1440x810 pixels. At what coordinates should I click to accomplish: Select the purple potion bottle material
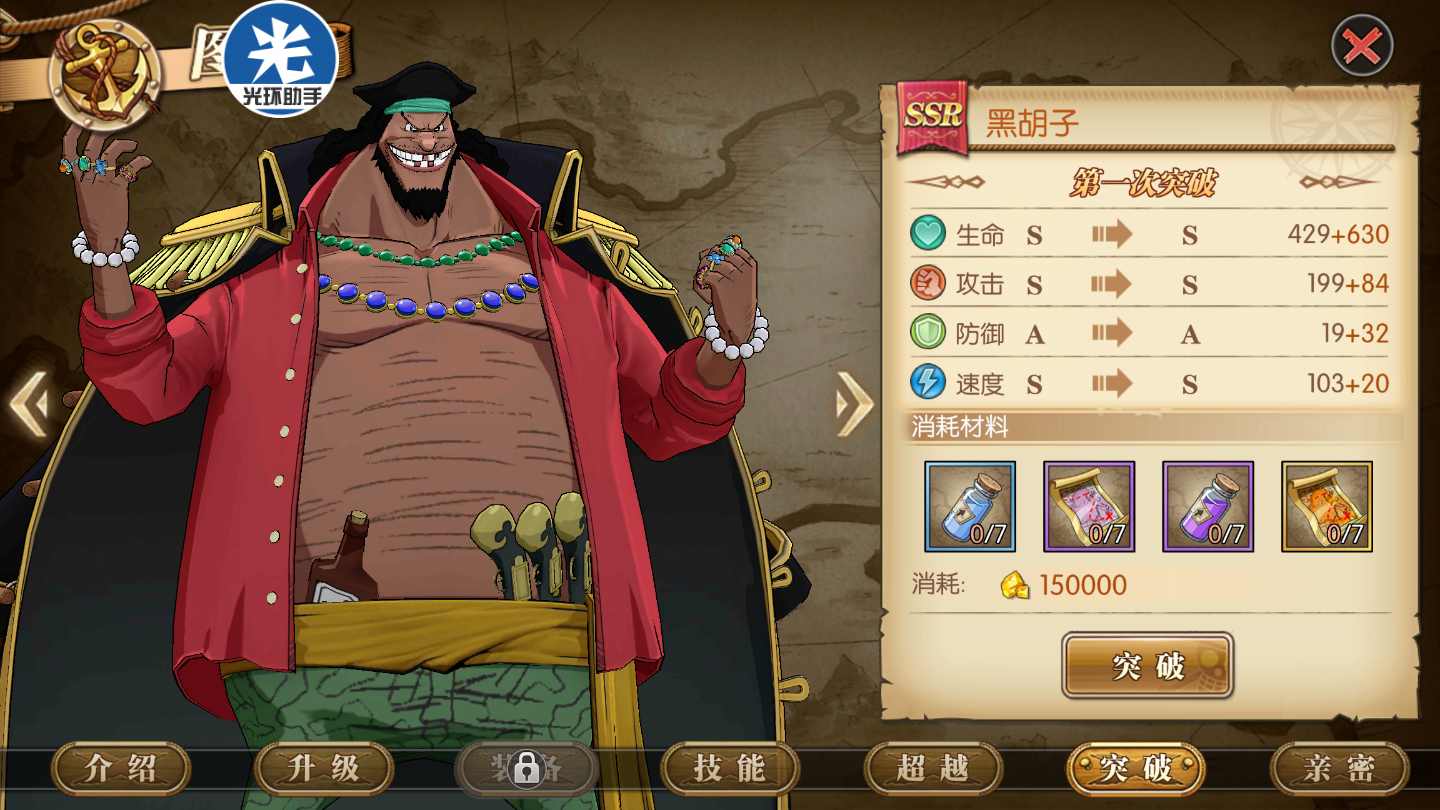1208,506
